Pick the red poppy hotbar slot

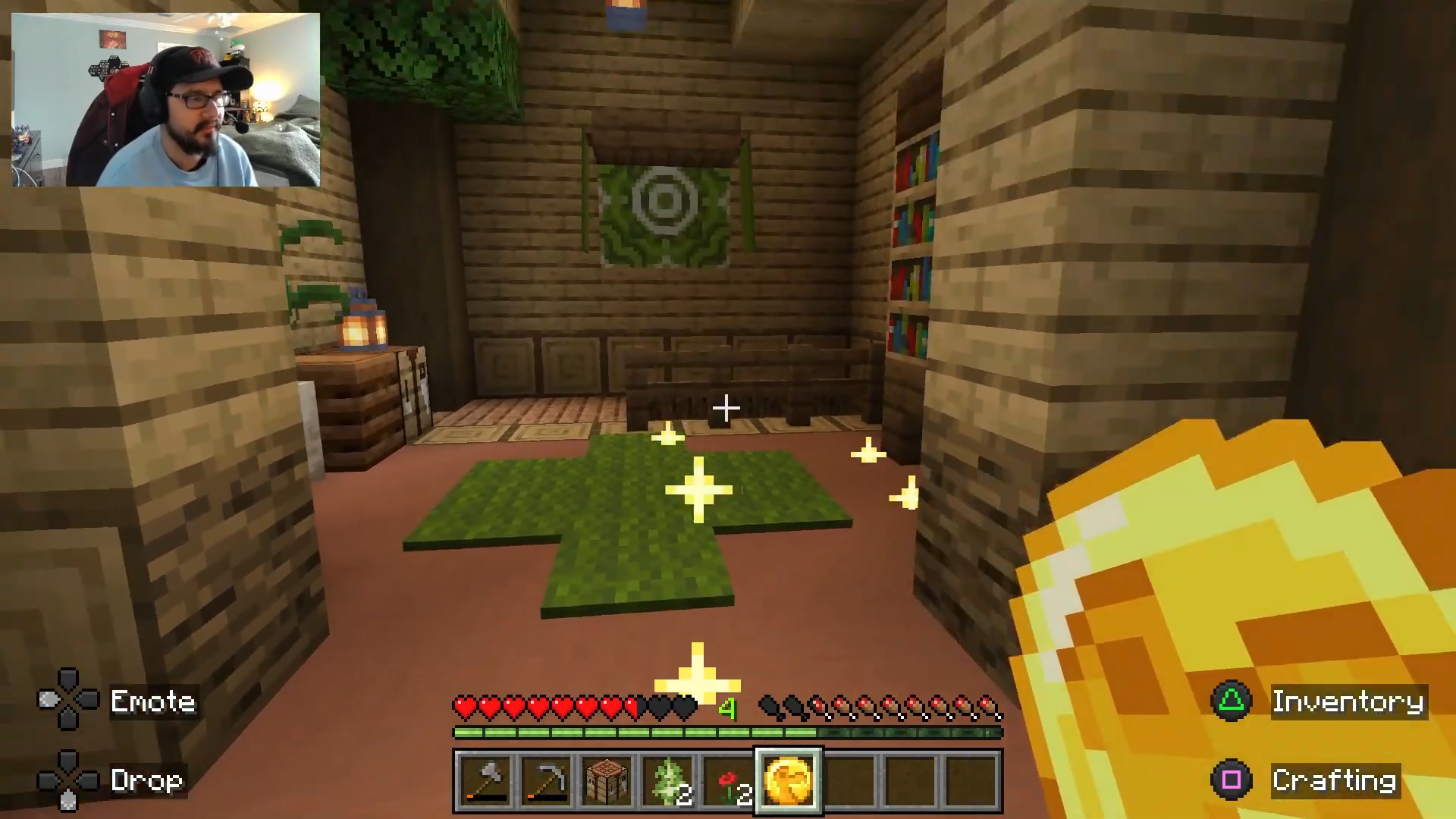pos(728,781)
